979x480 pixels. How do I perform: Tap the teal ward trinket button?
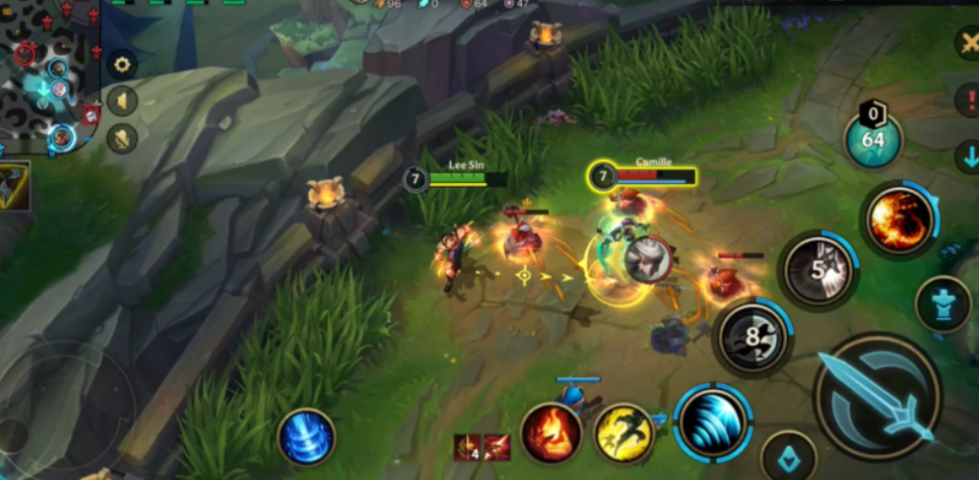(943, 304)
